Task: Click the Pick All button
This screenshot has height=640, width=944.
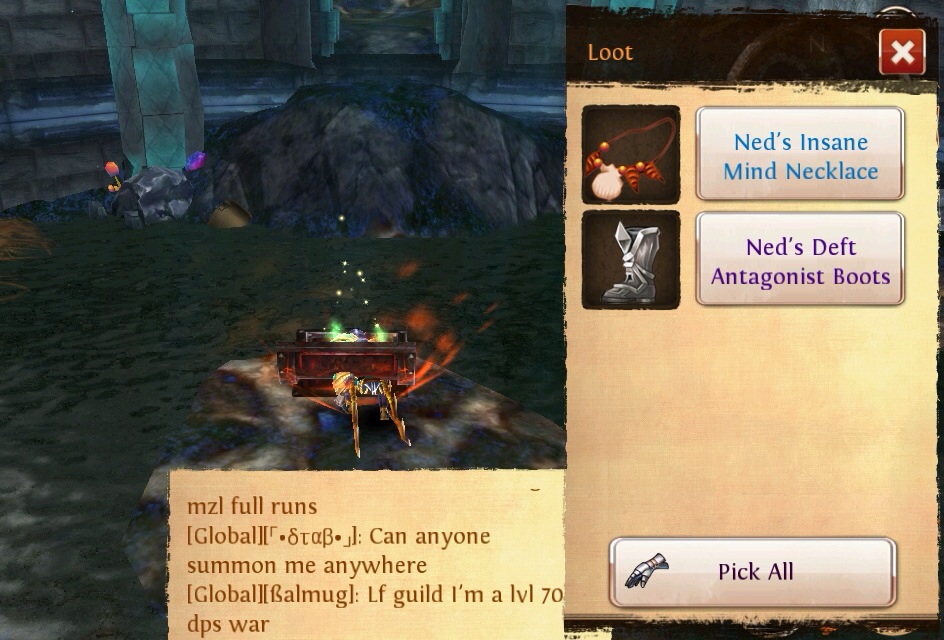Action: pos(752,572)
